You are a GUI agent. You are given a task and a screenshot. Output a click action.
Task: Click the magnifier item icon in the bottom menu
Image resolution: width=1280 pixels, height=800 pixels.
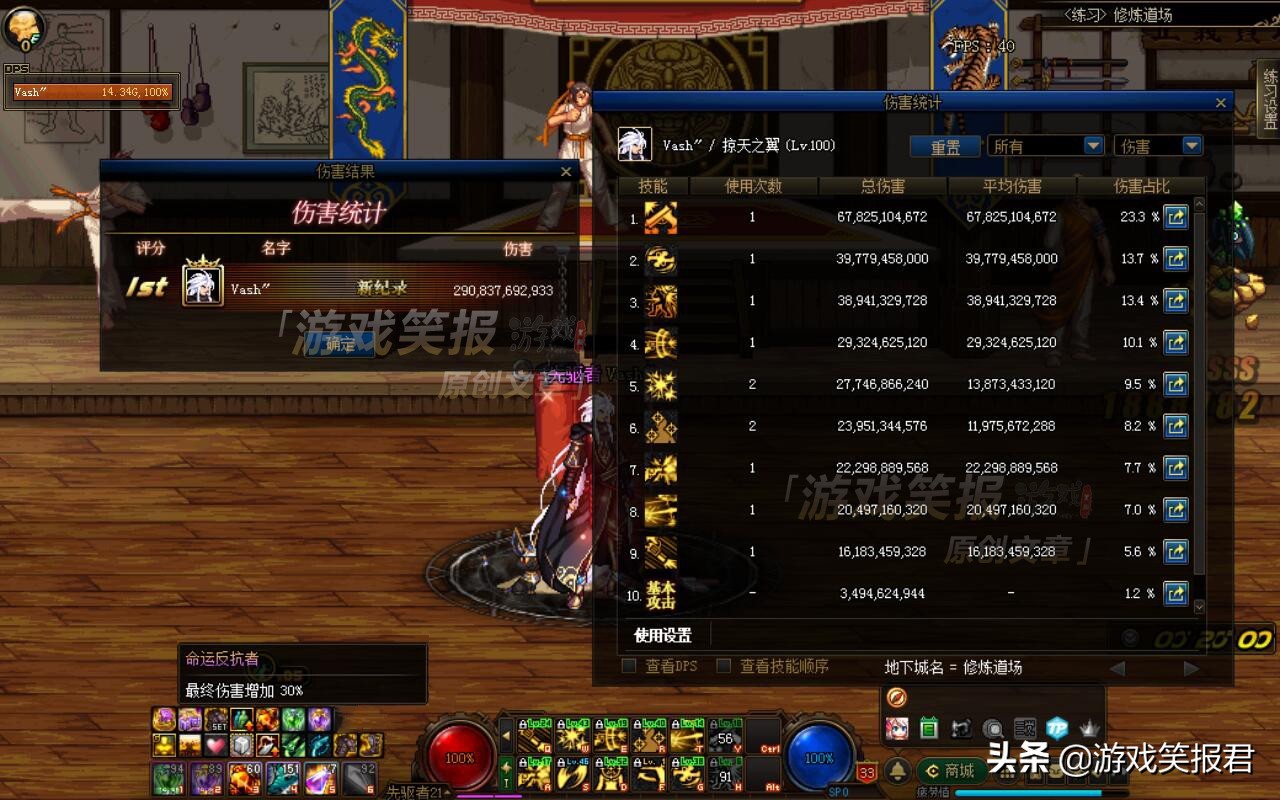(x=992, y=727)
